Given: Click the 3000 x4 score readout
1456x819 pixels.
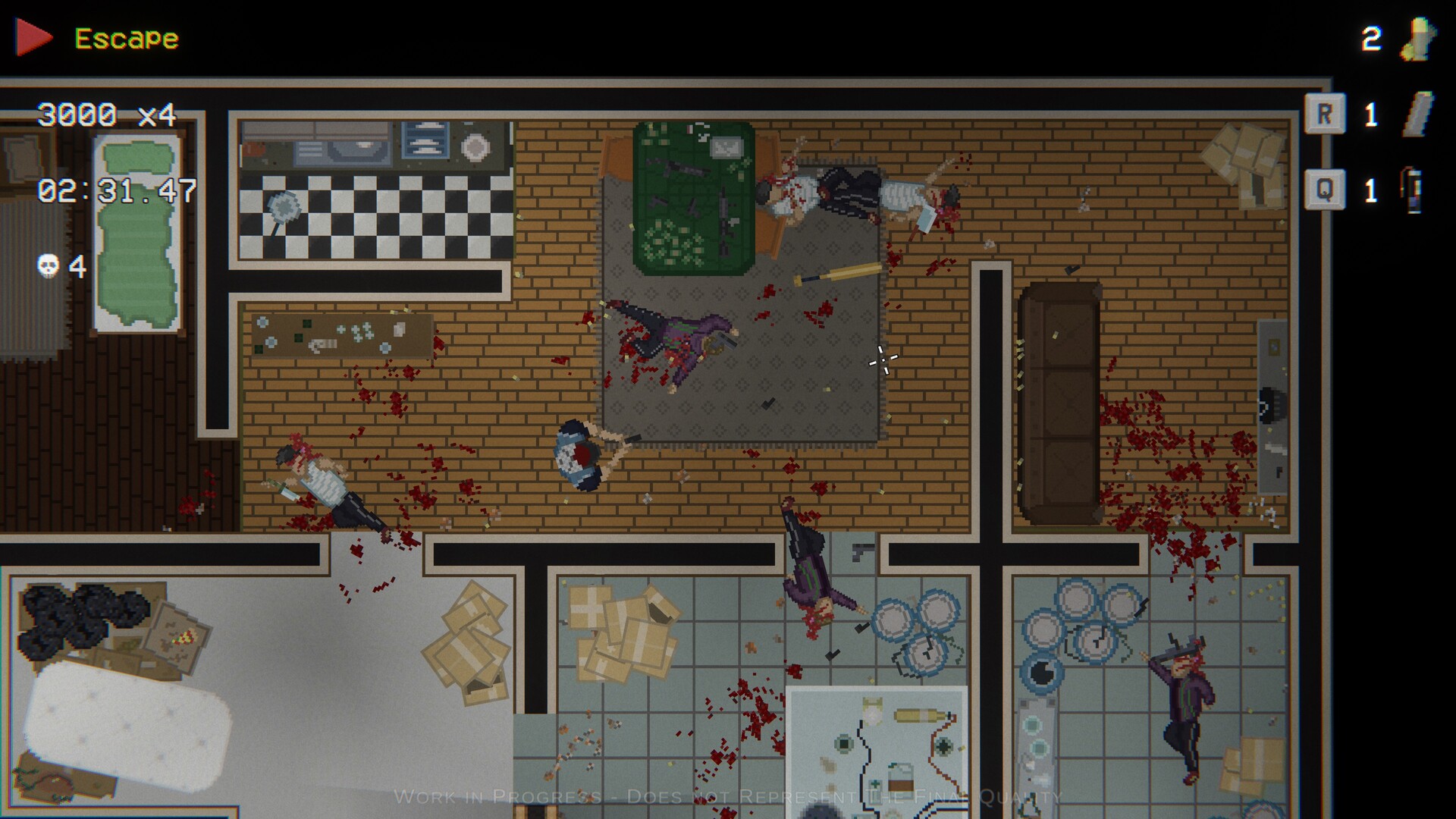Looking at the screenshot, I should pos(106,115).
